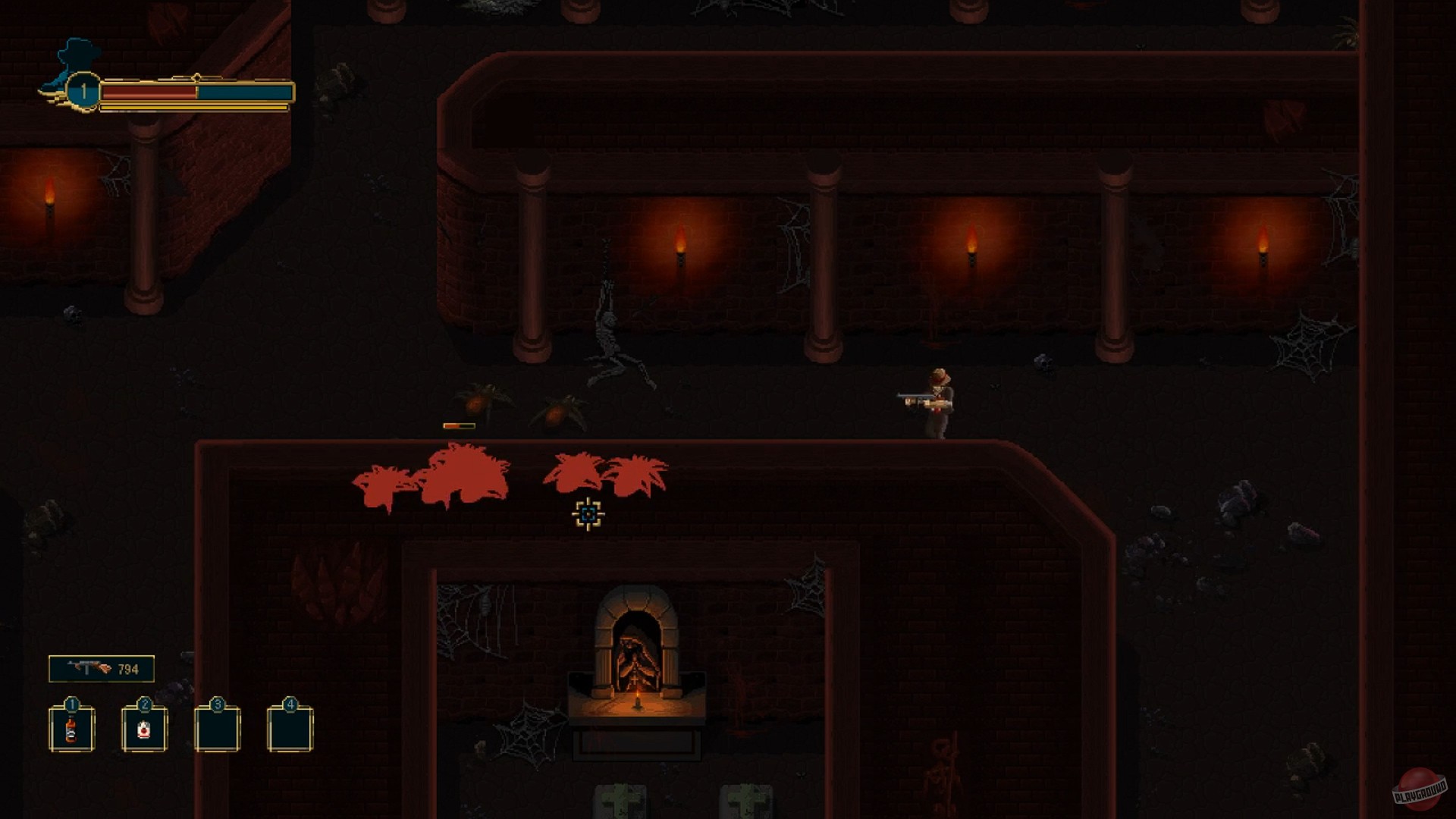Click the level 1 badge emblem
The width and height of the screenshot is (1456, 819).
pyautogui.click(x=83, y=91)
